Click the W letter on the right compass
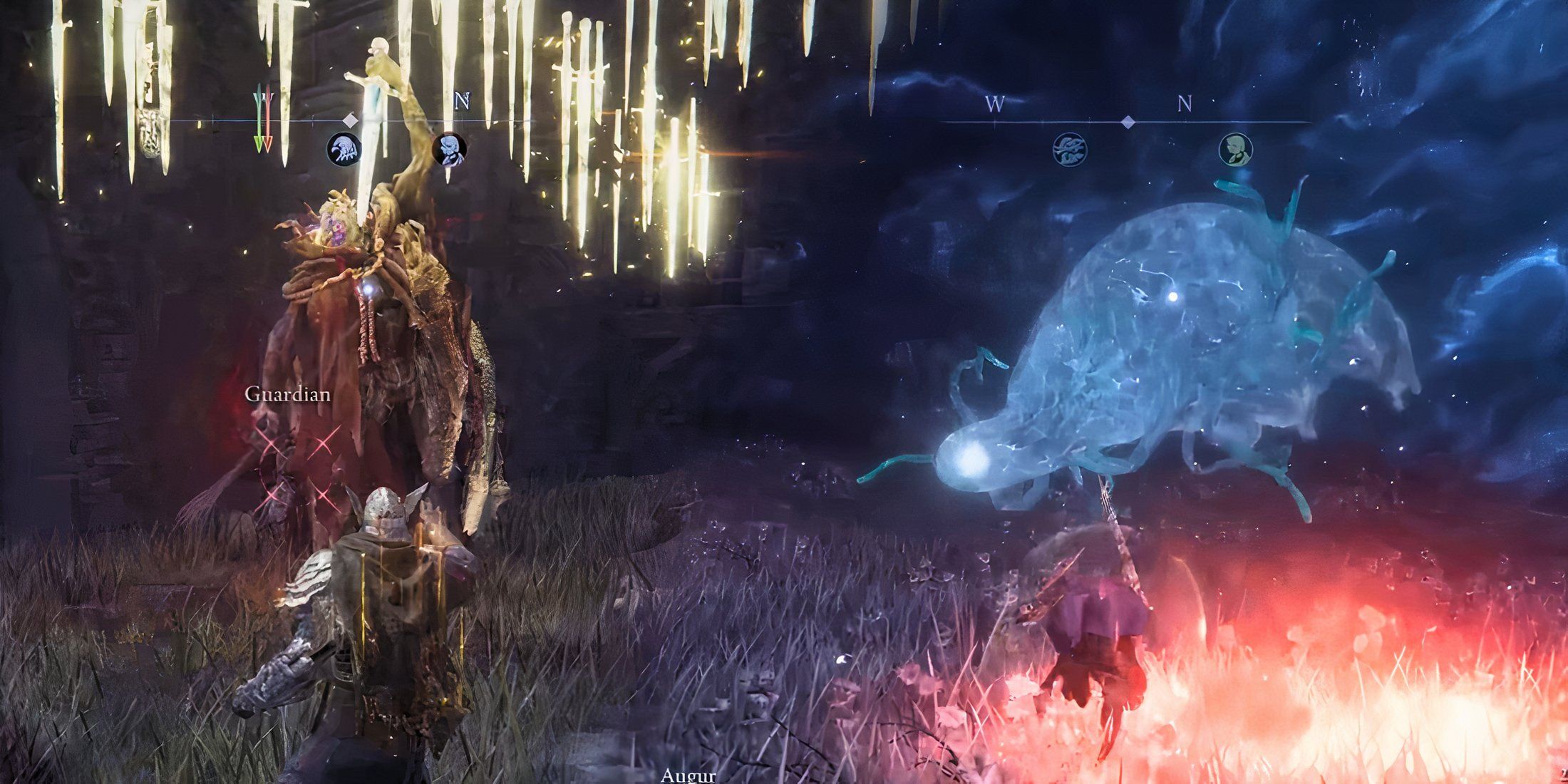Image resolution: width=1568 pixels, height=784 pixels. click(994, 103)
